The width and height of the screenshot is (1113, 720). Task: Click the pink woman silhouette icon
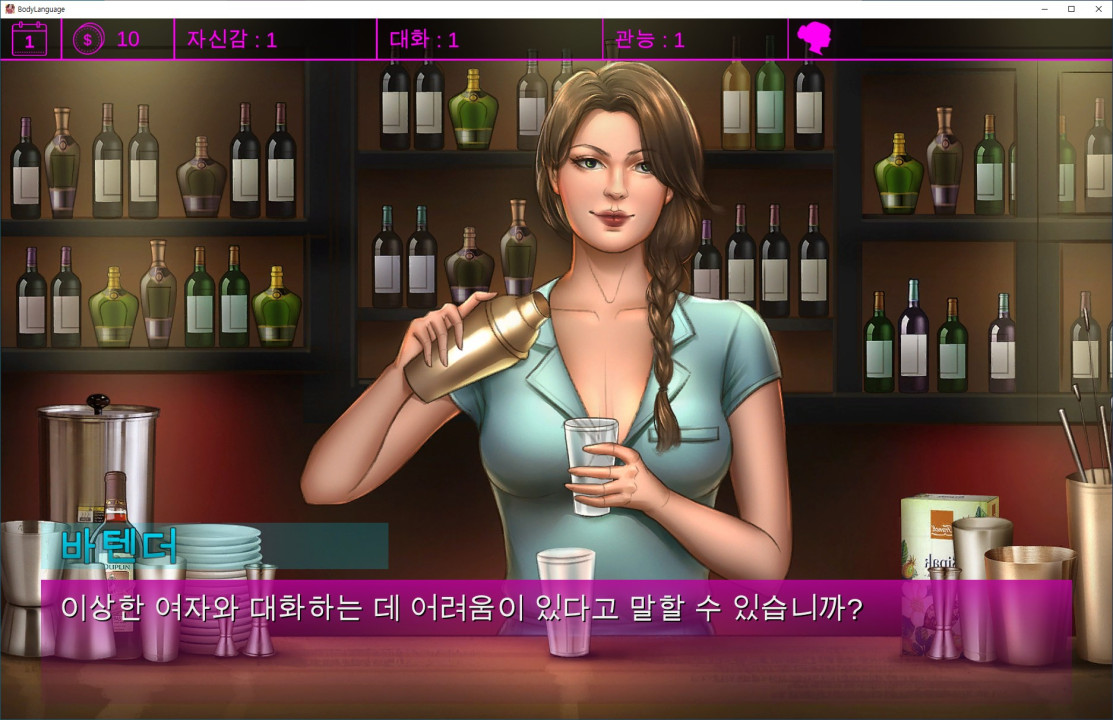point(815,39)
